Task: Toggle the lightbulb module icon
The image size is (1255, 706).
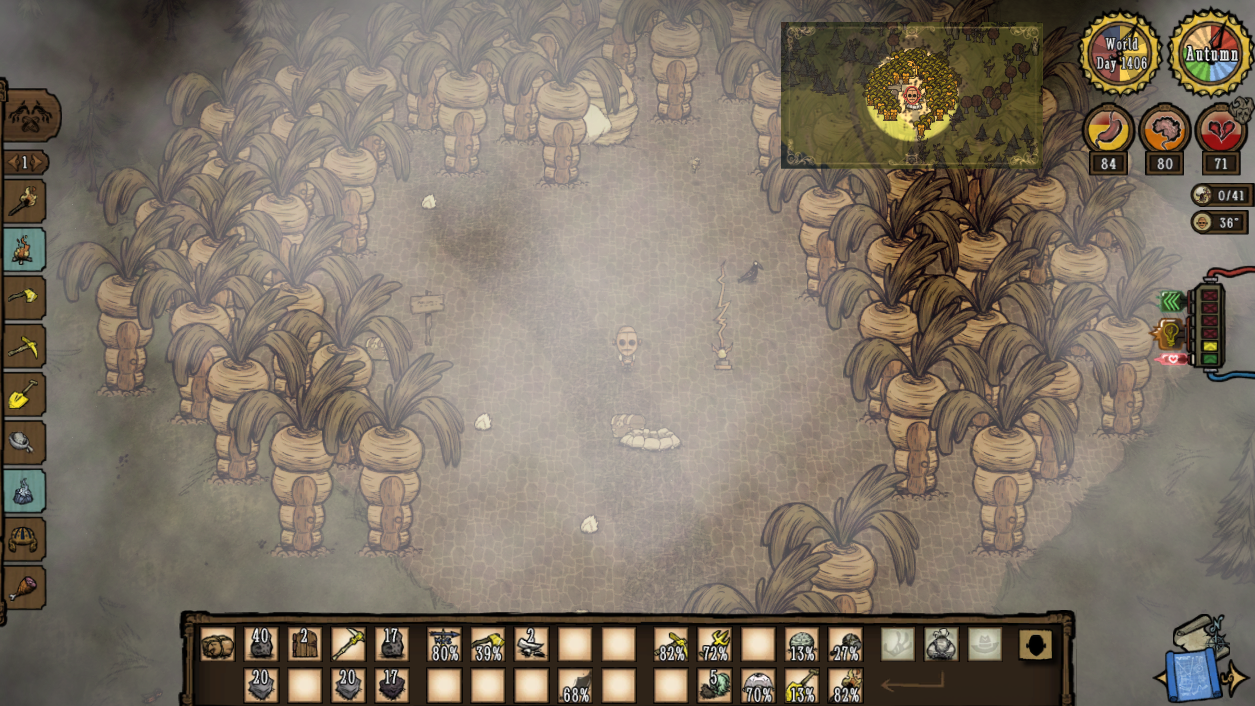Action: 1168,332
